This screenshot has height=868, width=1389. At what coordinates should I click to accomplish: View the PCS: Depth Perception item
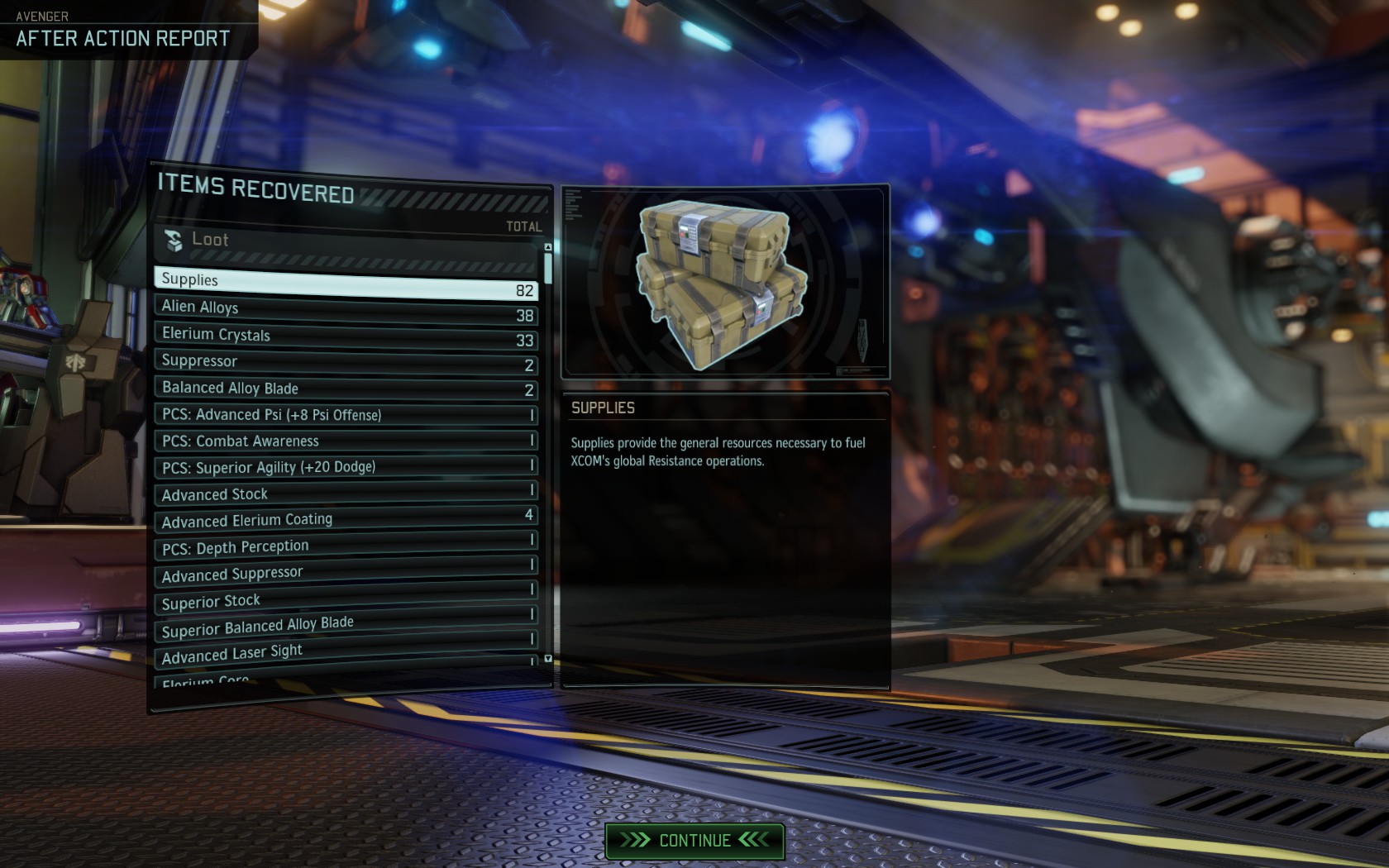coord(346,545)
